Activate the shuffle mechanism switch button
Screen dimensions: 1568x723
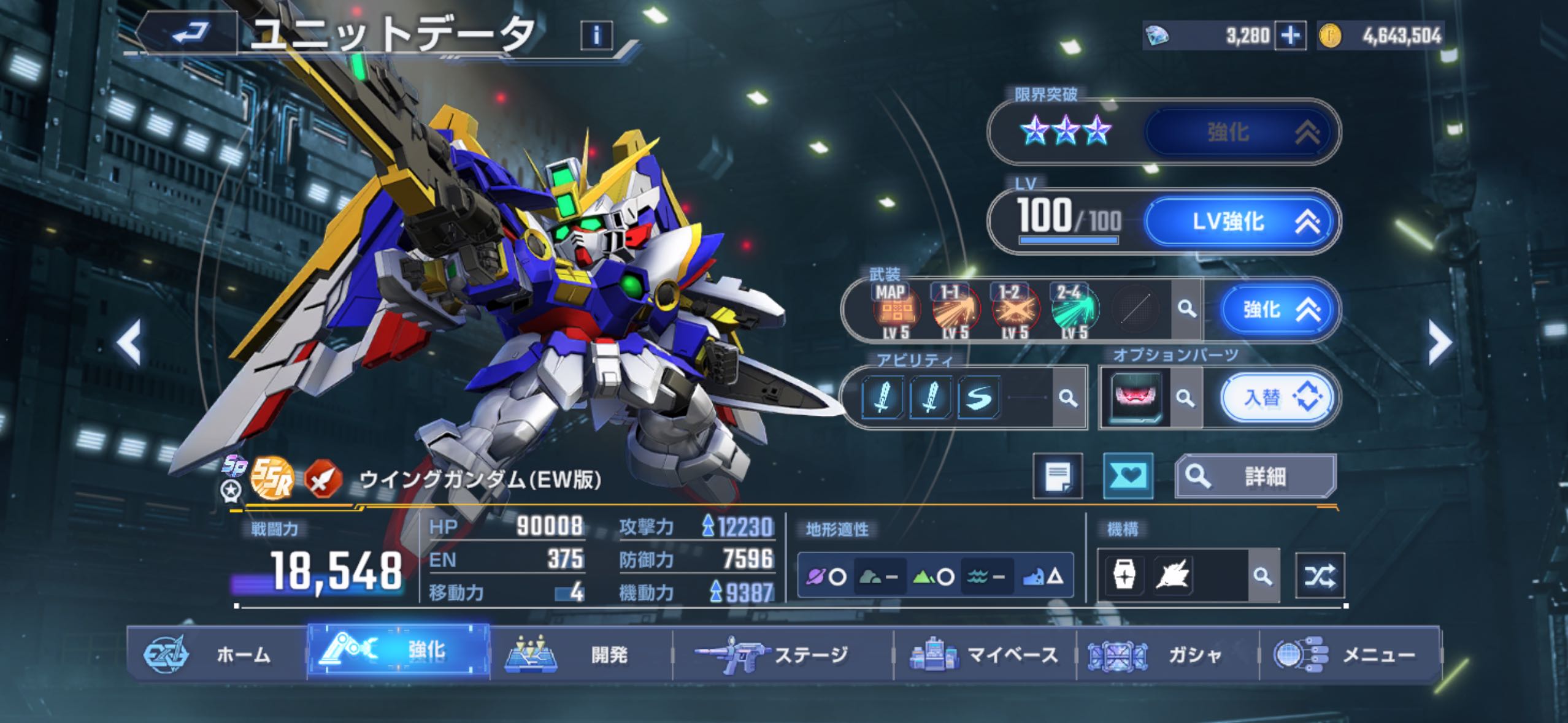1320,576
